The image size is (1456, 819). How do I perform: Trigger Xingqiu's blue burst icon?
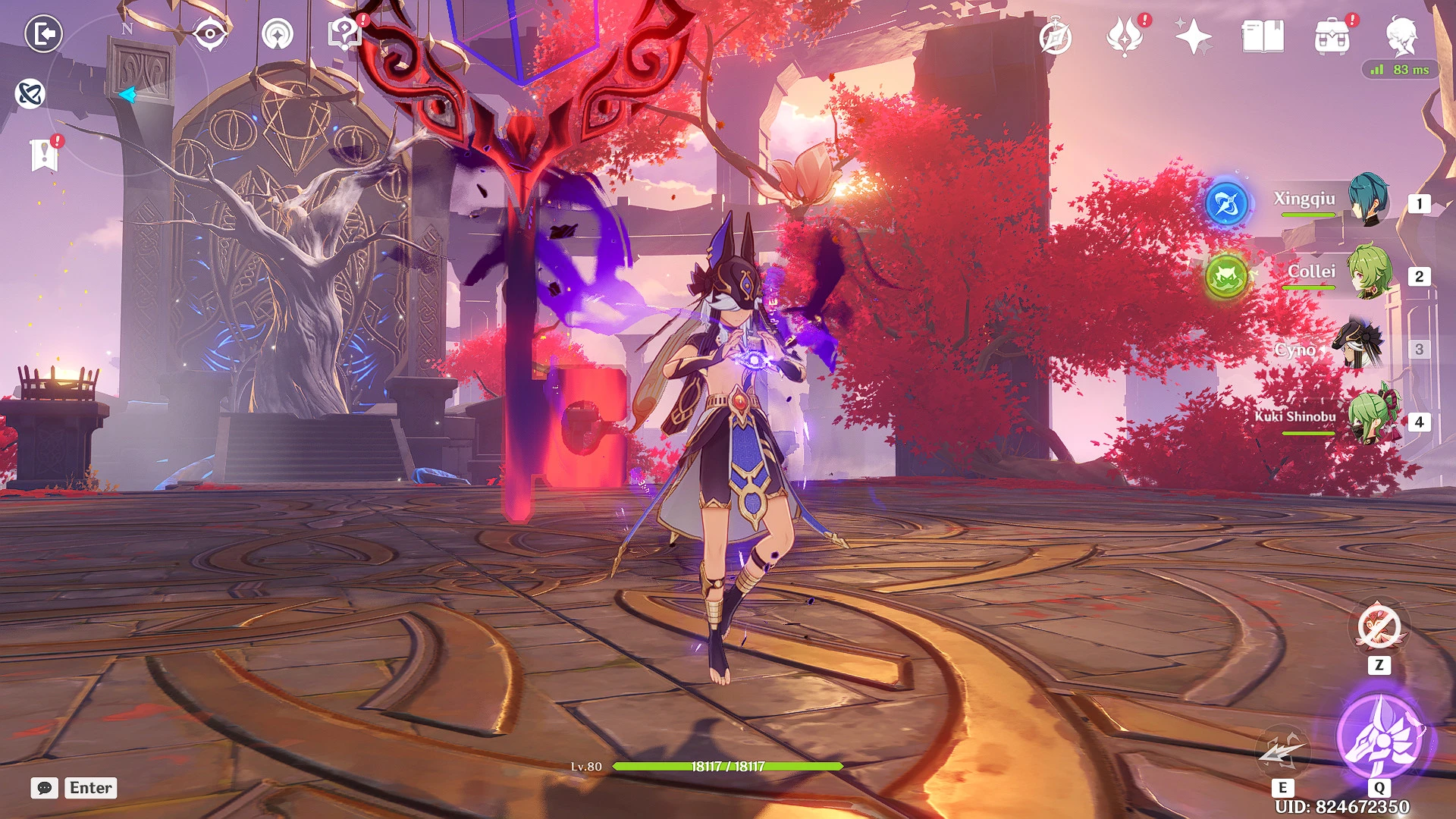(1226, 203)
